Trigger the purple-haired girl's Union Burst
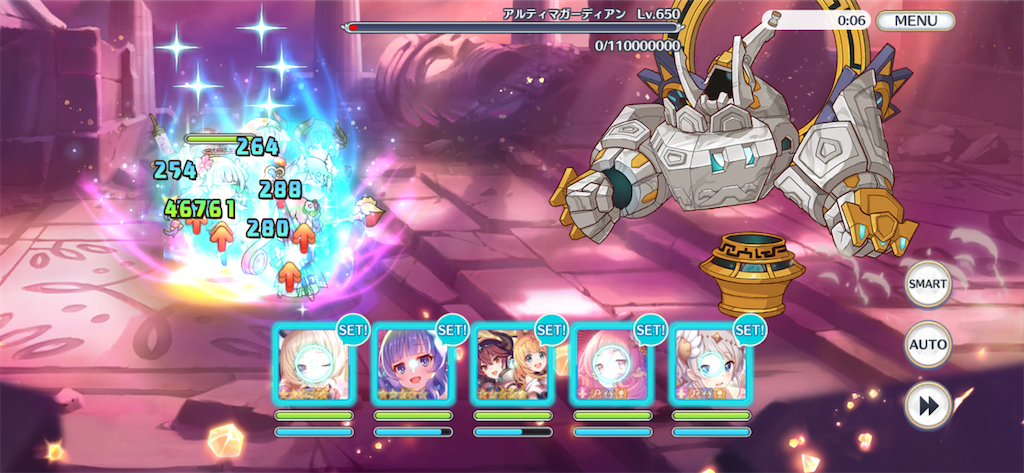 point(413,366)
